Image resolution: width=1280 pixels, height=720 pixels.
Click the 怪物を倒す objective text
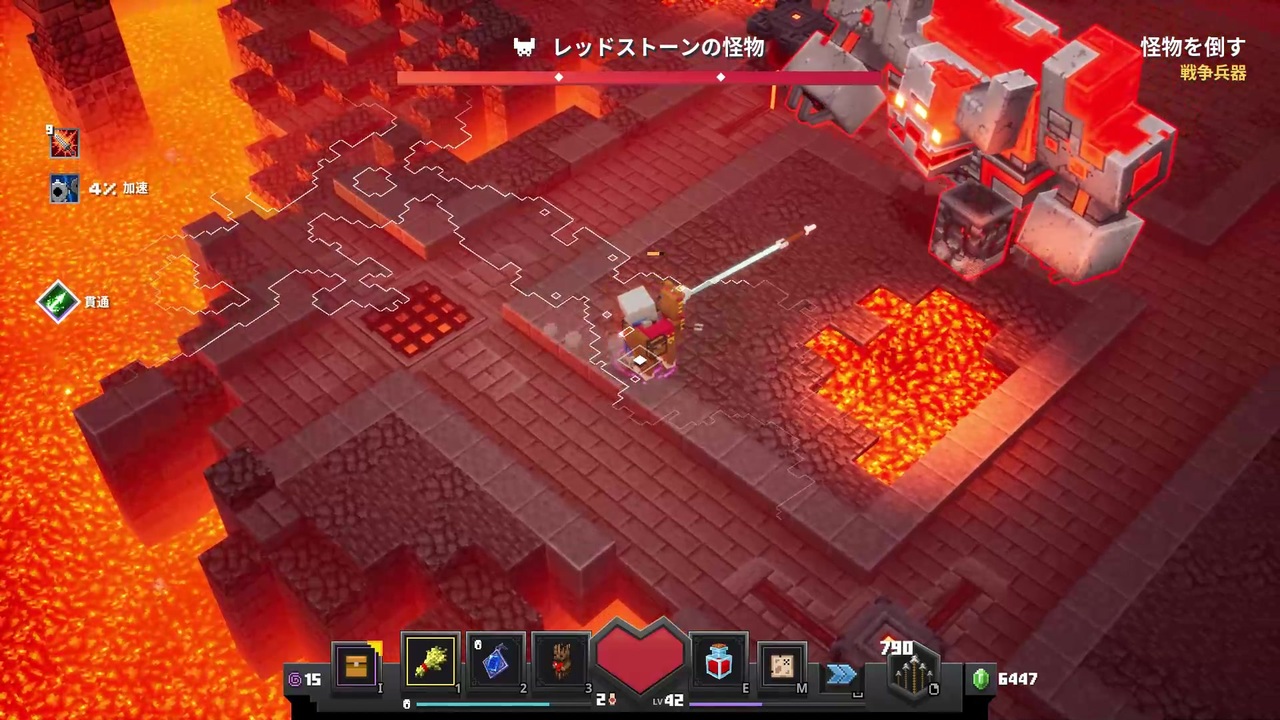1192,47
